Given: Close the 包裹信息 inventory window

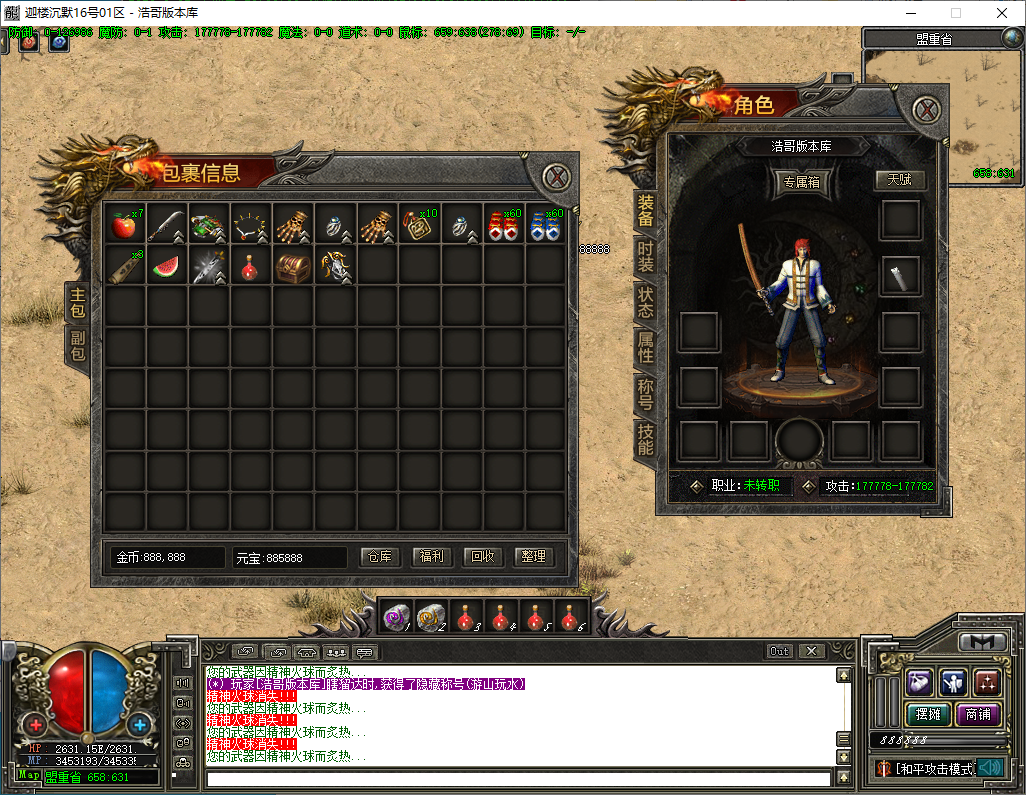Looking at the screenshot, I should click(557, 178).
